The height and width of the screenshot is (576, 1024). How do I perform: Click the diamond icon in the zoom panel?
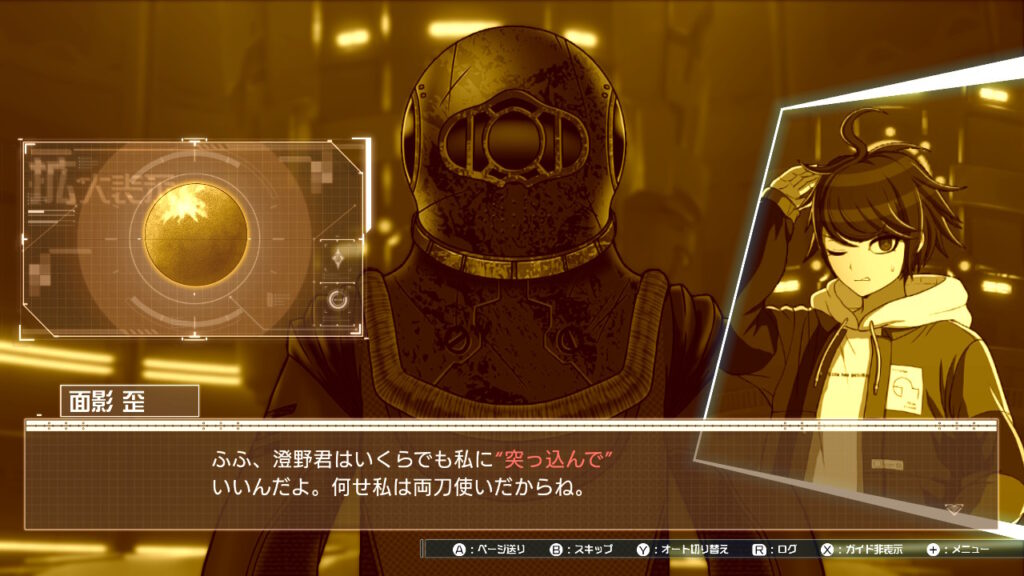(338, 258)
